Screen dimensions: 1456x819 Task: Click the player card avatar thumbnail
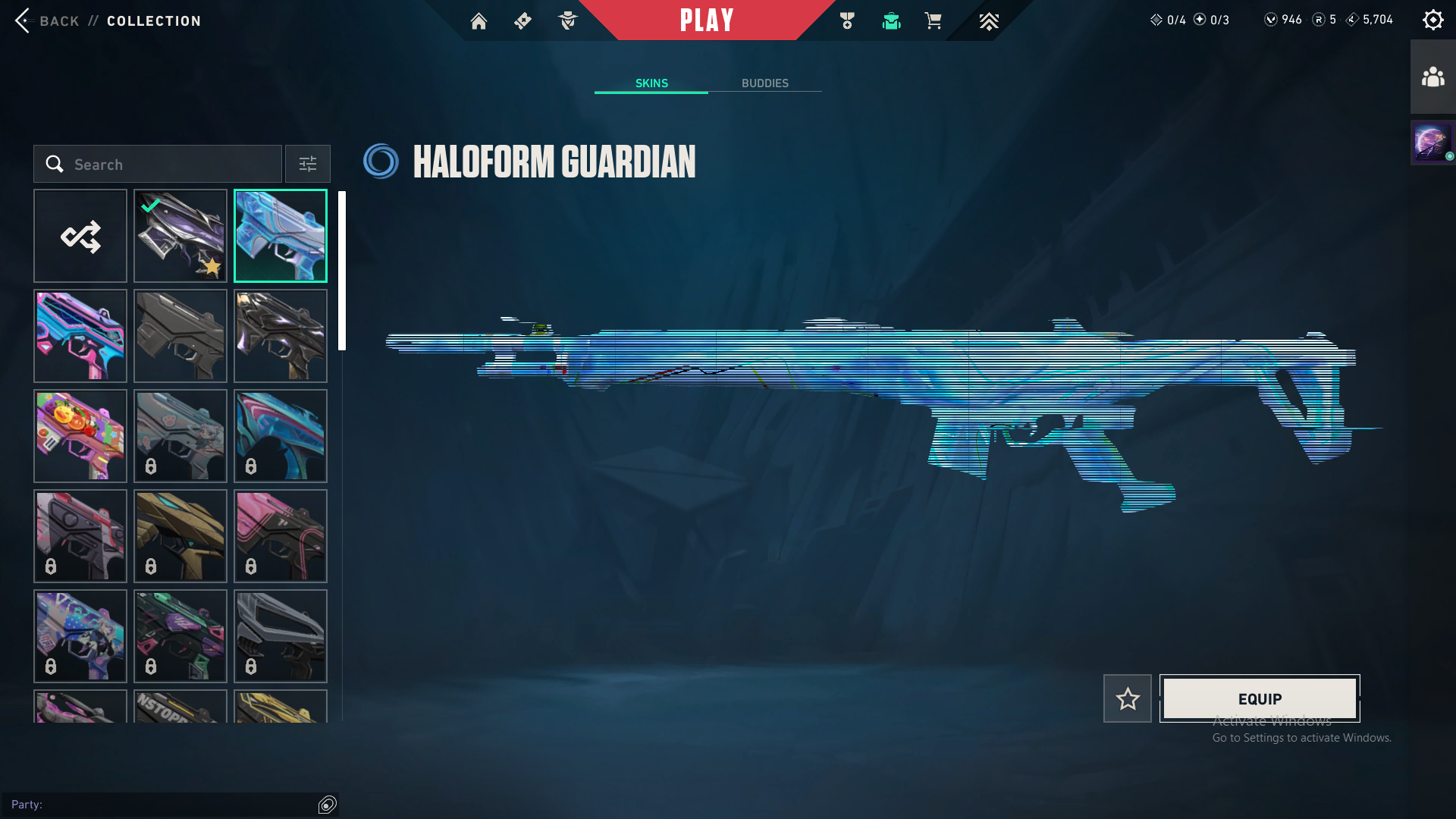[1432, 143]
